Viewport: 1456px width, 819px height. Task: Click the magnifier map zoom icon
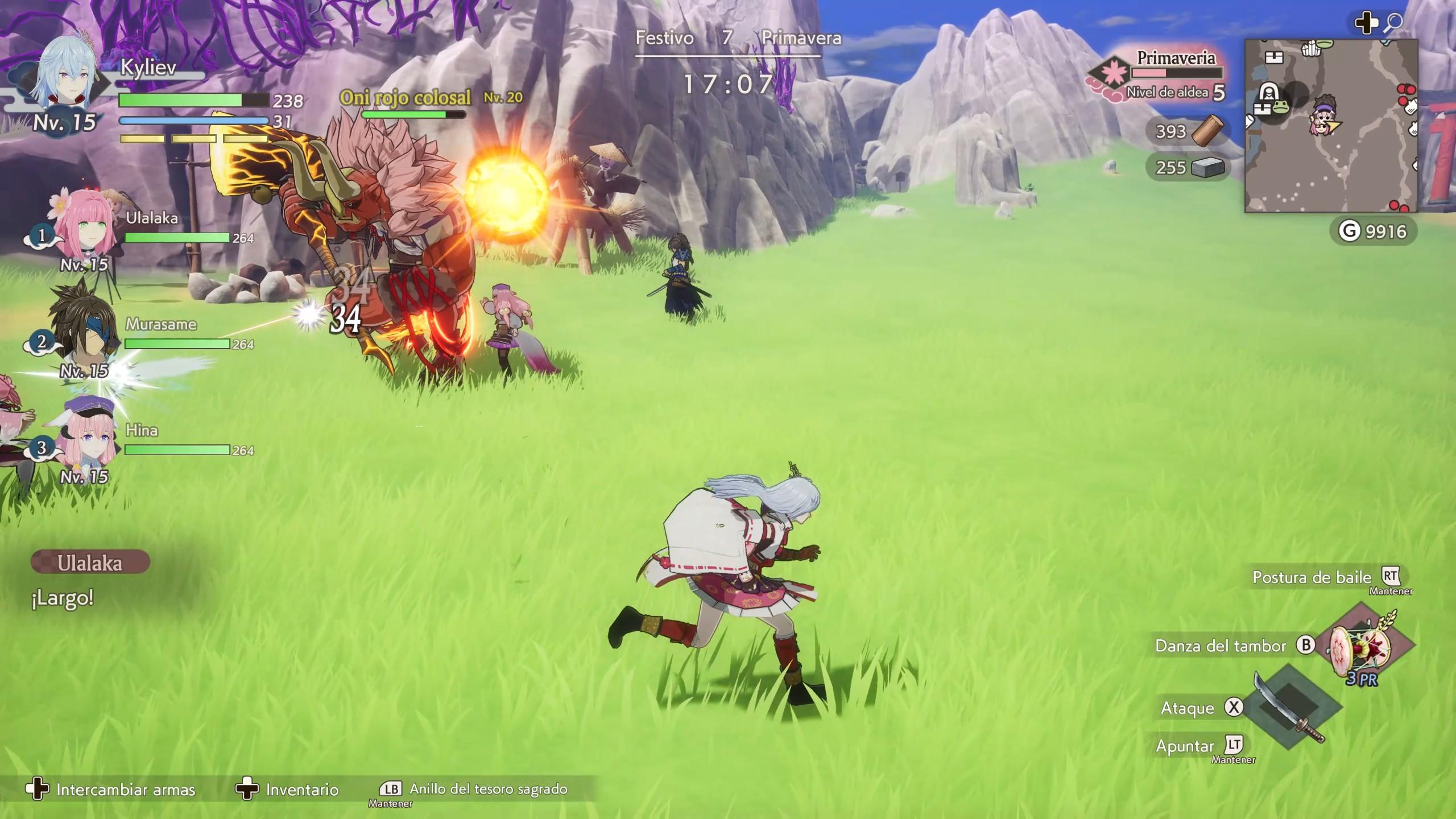(x=1393, y=23)
